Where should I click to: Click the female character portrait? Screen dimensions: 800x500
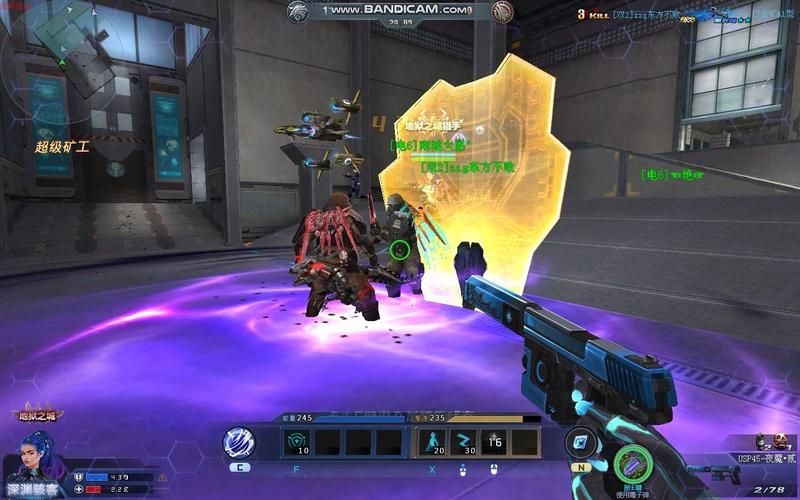38,460
